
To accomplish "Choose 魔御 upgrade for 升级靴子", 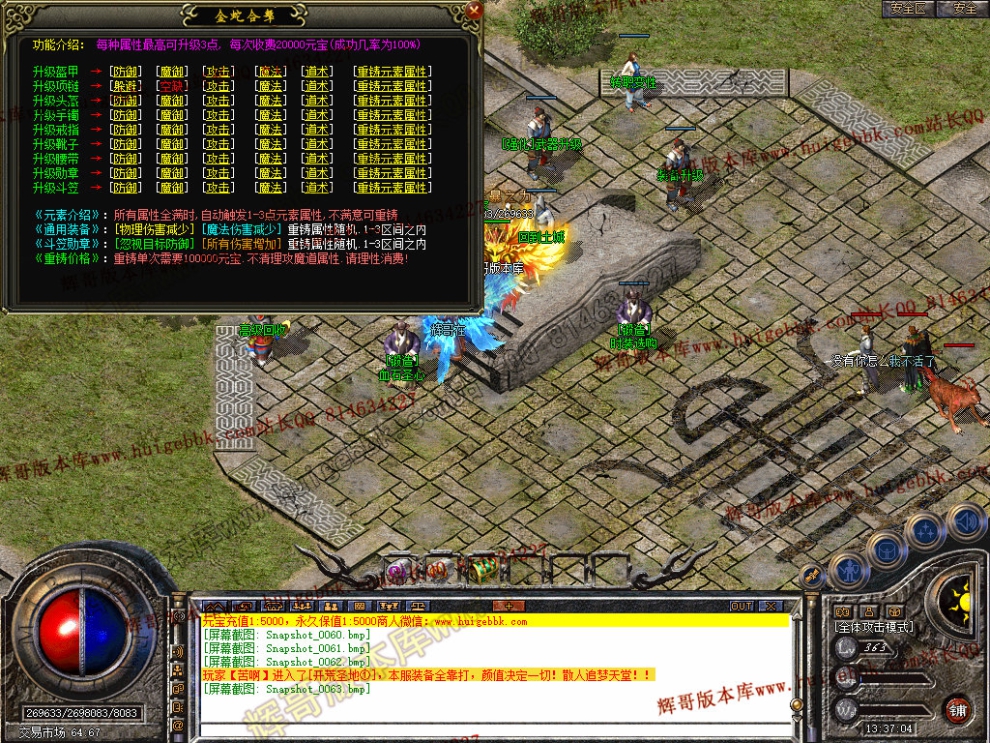I will [171, 144].
